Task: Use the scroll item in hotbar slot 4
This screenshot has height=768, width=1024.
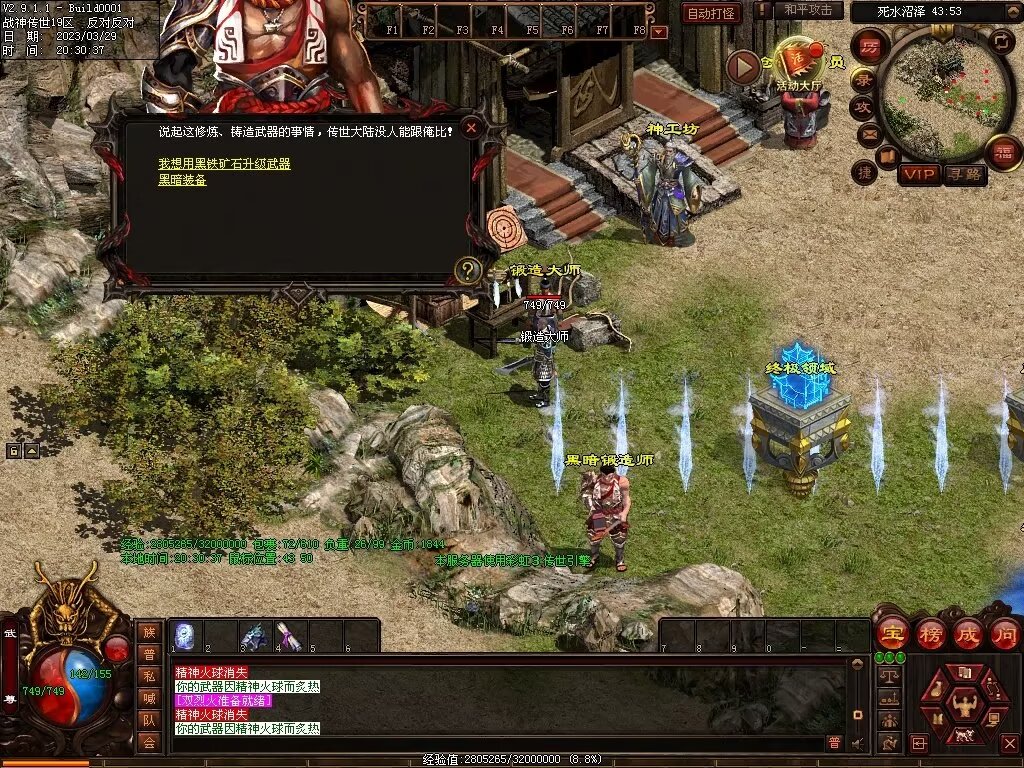Action: (289, 636)
